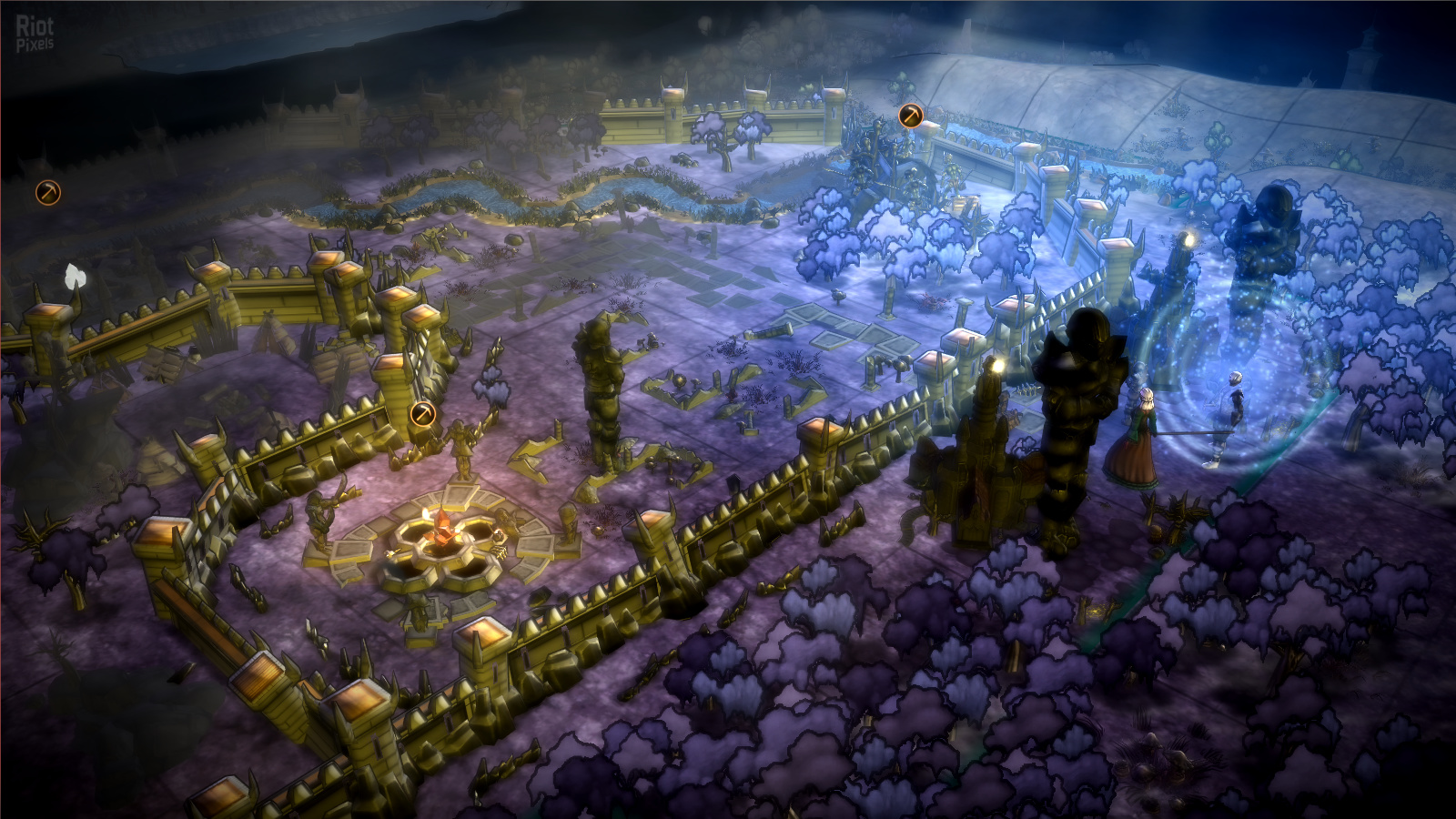Open the pickaxe marker in the dark fog
This screenshot has width=1456, height=819.
(48, 192)
